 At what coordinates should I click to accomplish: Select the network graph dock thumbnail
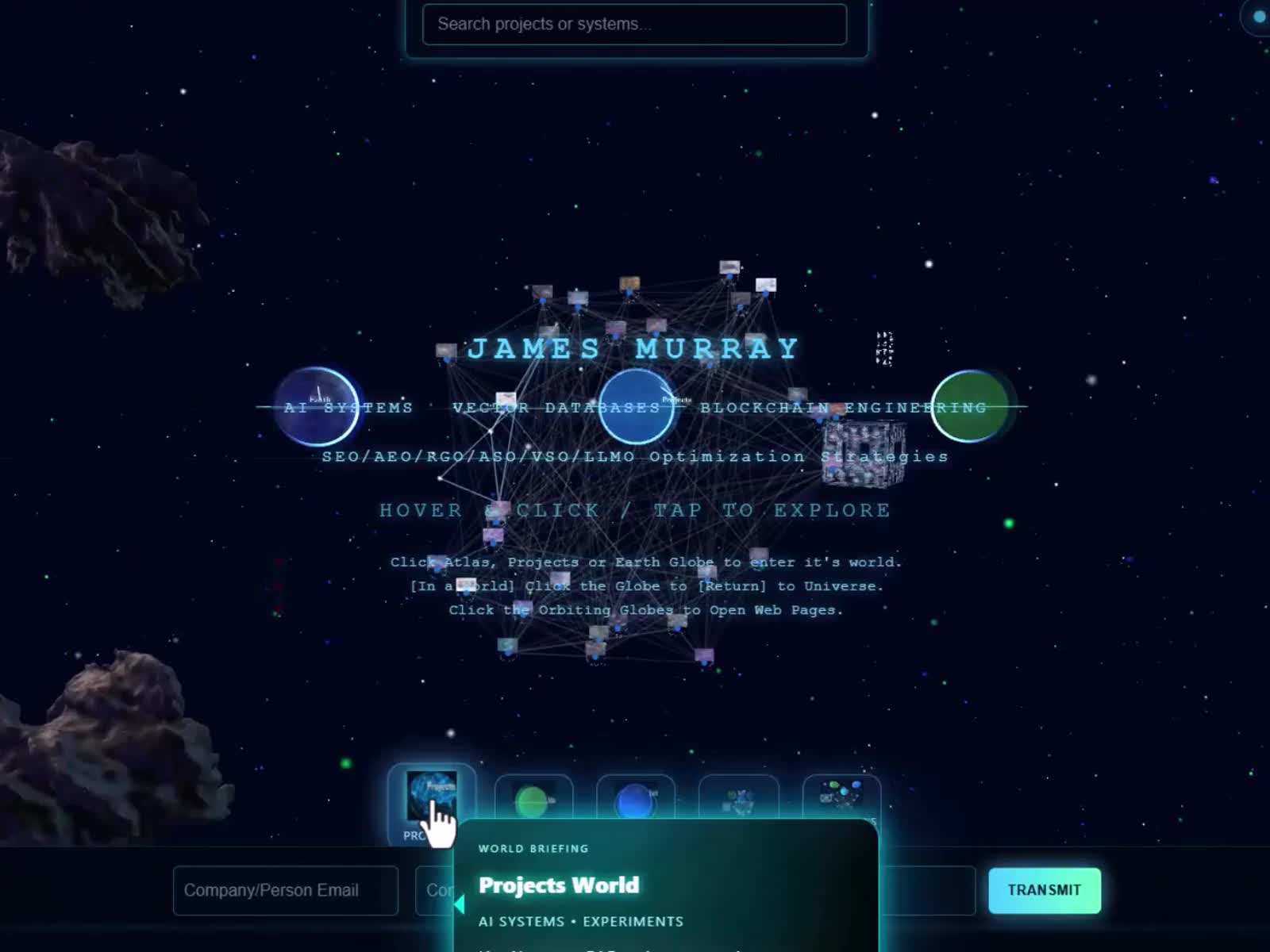click(738, 801)
